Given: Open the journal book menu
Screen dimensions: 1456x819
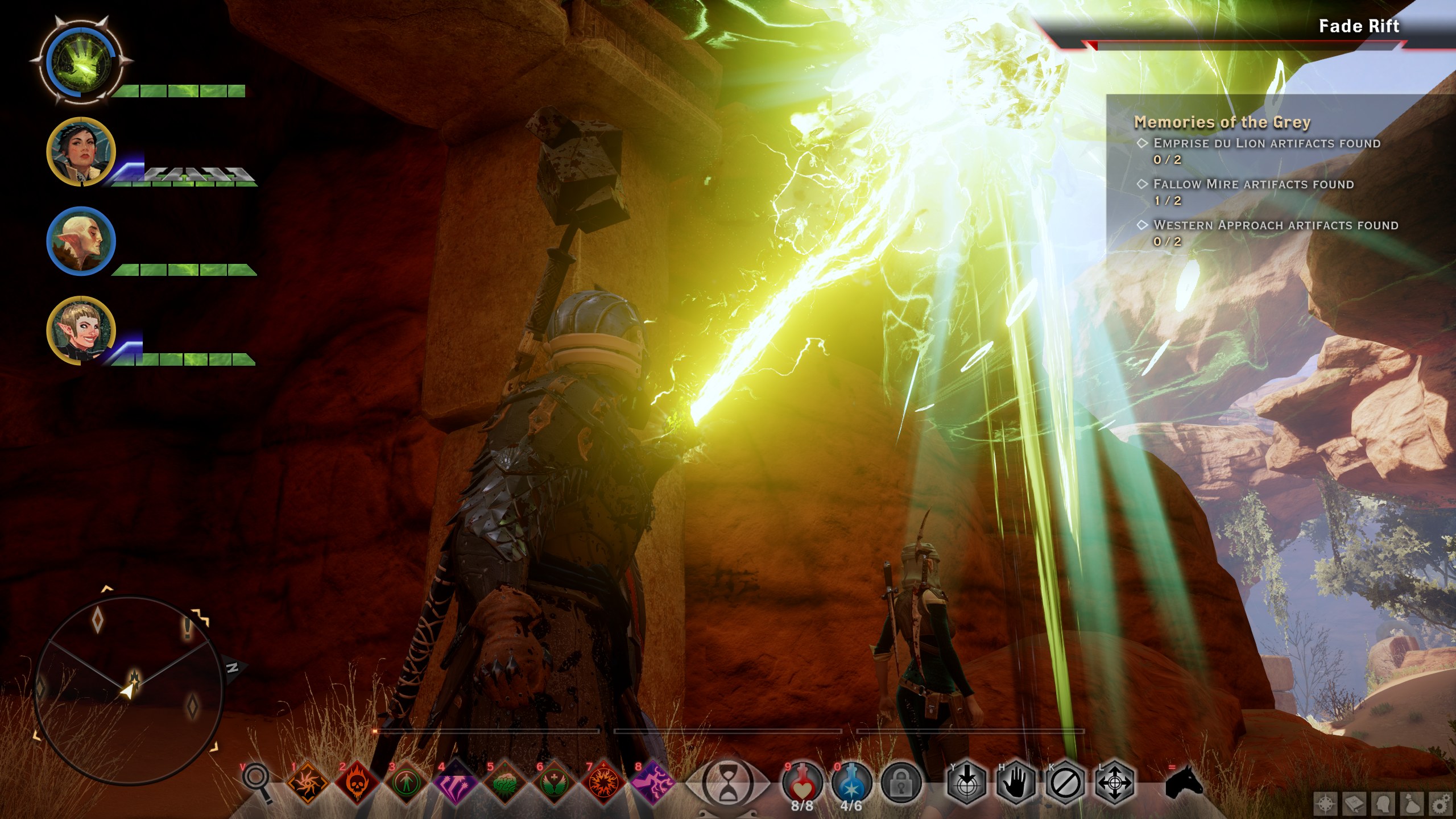Looking at the screenshot, I should 1354,804.
